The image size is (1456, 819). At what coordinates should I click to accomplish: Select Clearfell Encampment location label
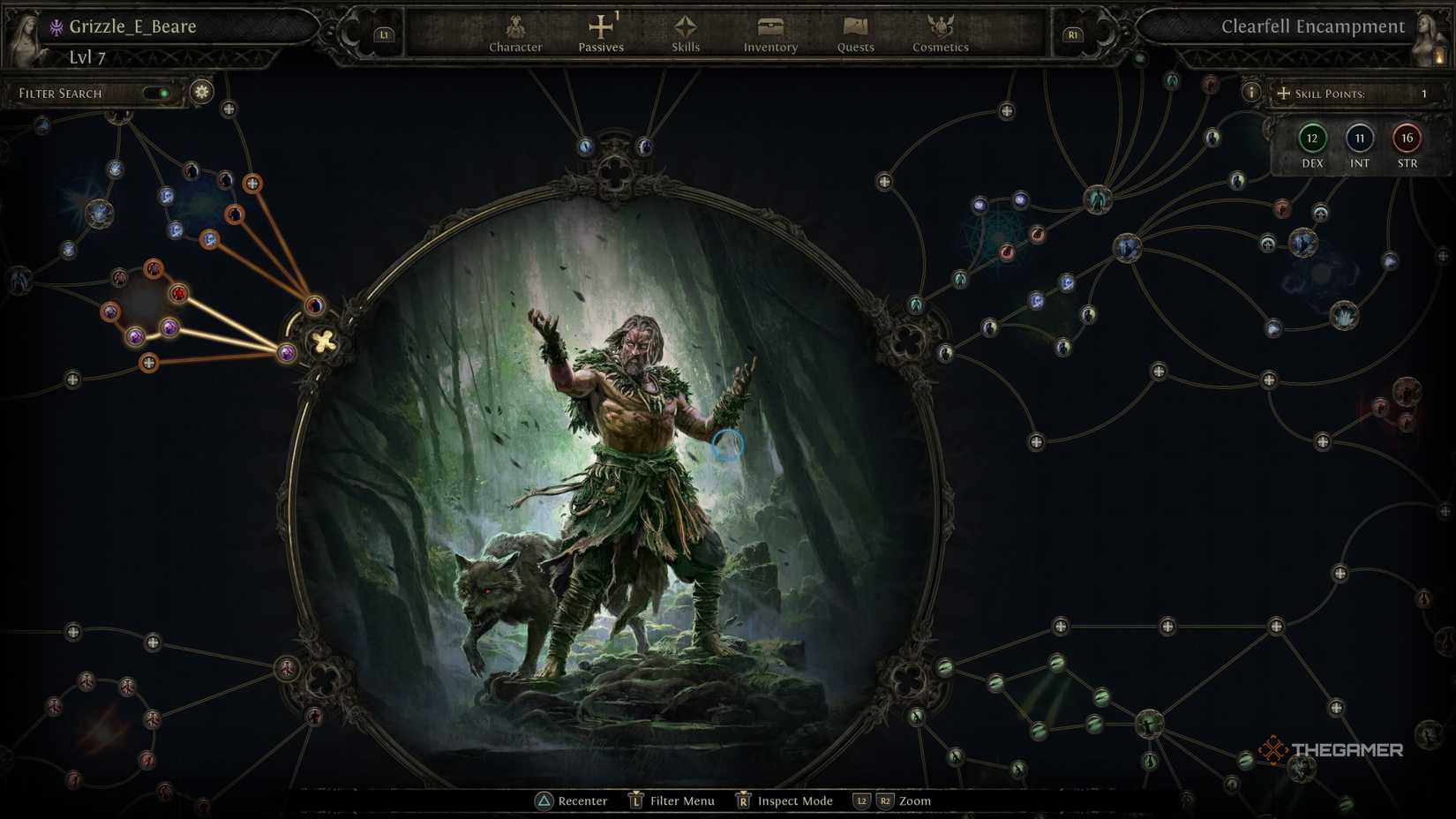click(1313, 26)
